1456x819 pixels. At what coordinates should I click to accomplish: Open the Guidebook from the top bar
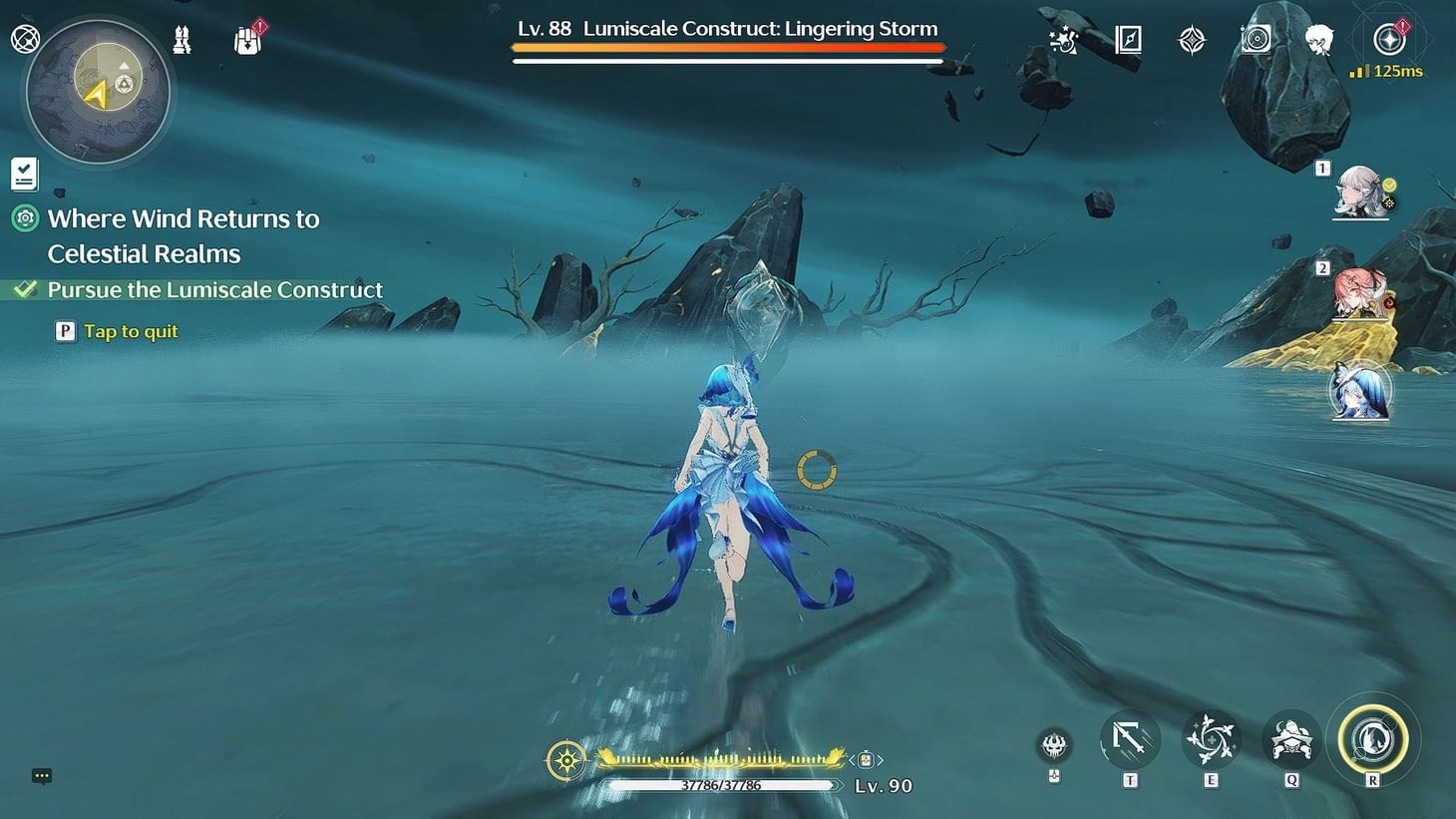coord(1126,40)
